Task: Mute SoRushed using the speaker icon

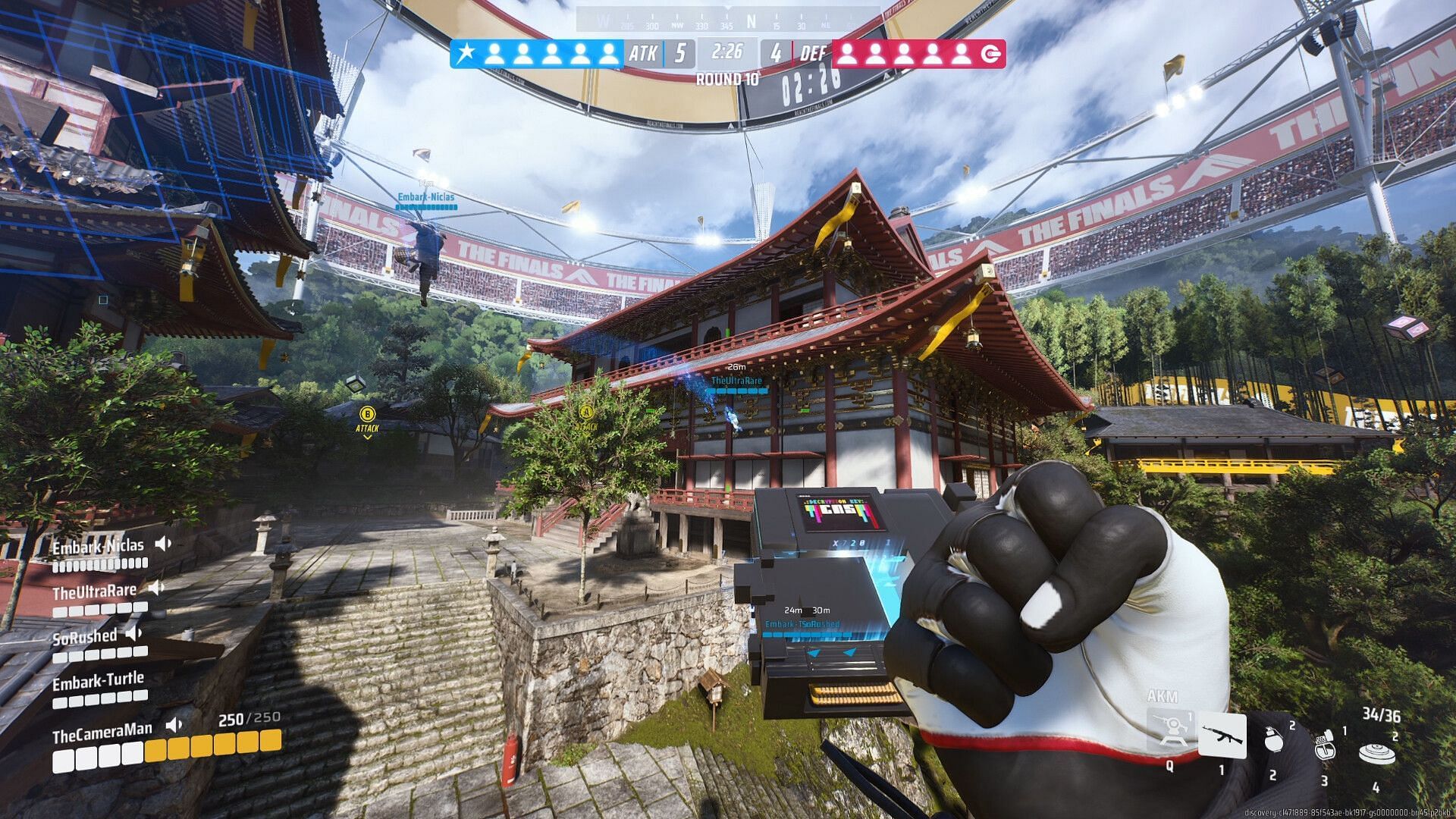Action: point(134,632)
